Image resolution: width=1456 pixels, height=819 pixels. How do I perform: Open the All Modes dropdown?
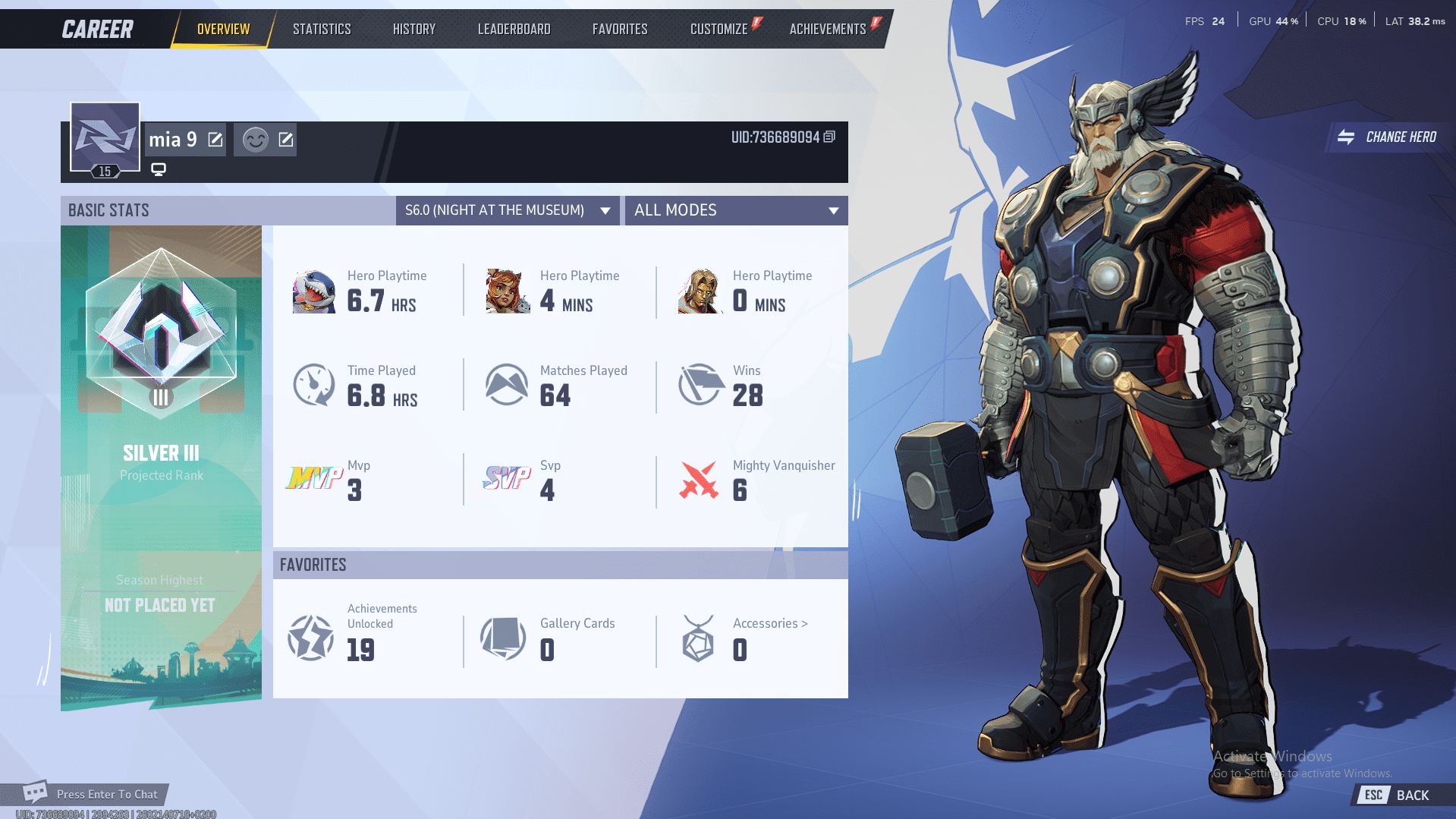pos(734,210)
